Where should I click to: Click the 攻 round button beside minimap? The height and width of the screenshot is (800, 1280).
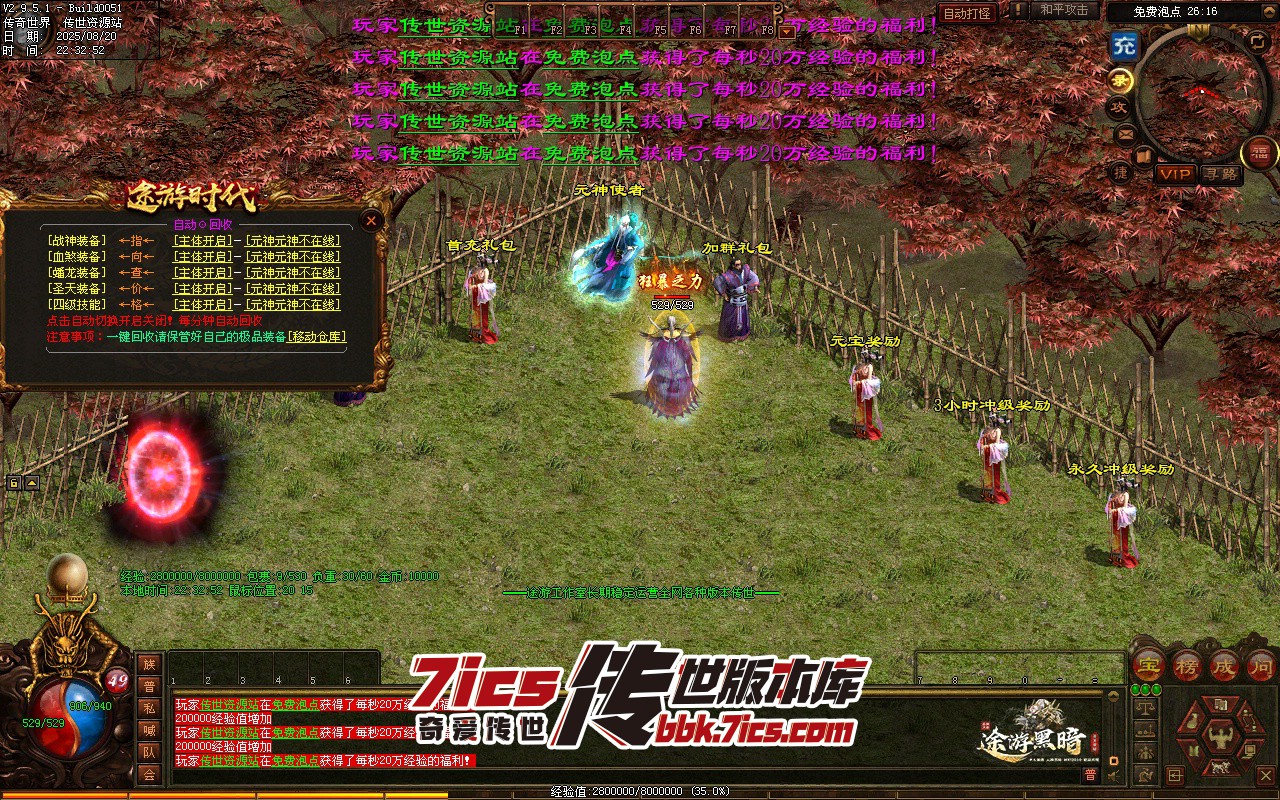[x=1118, y=106]
